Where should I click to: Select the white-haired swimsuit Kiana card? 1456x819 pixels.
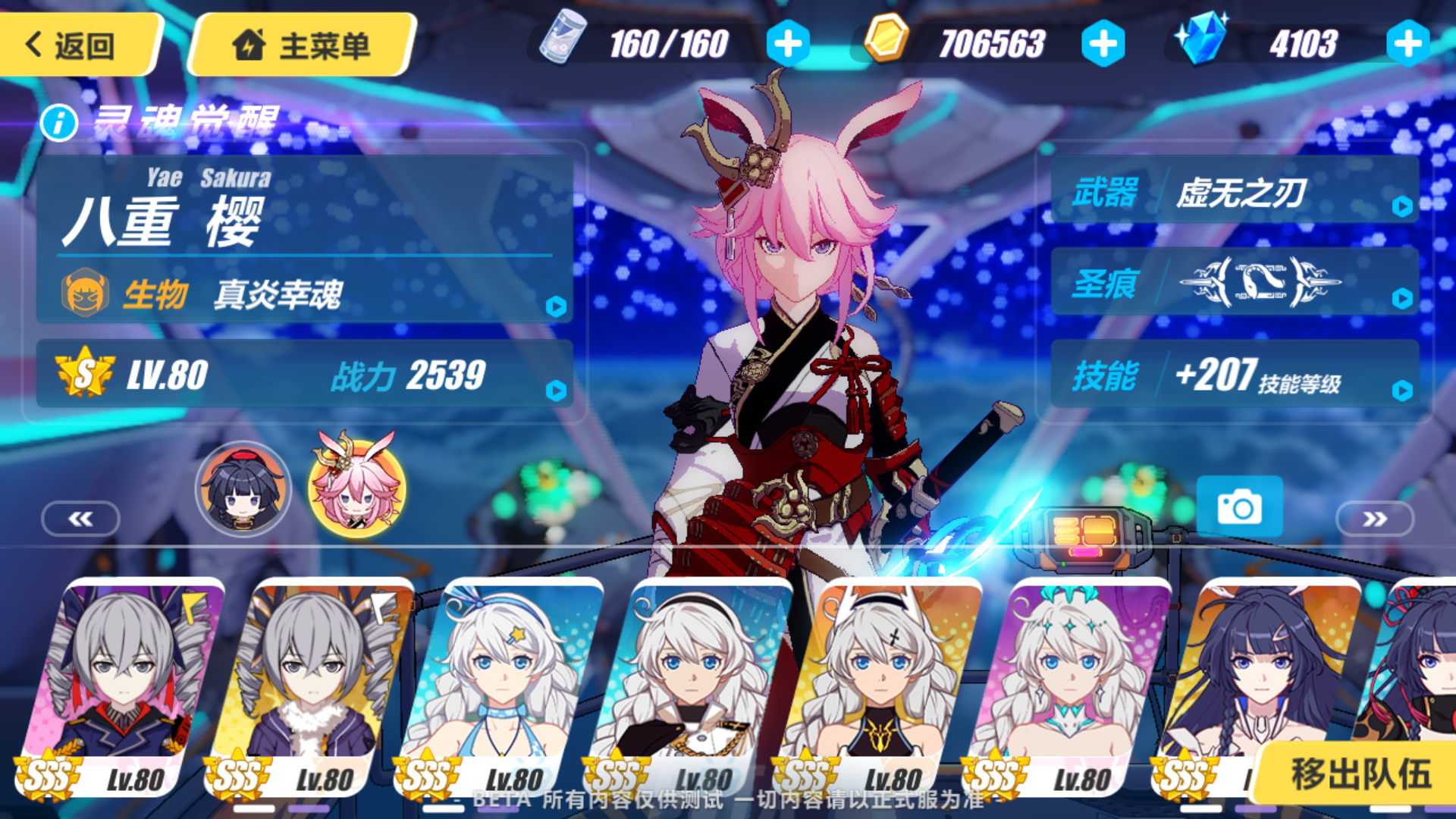click(500, 682)
